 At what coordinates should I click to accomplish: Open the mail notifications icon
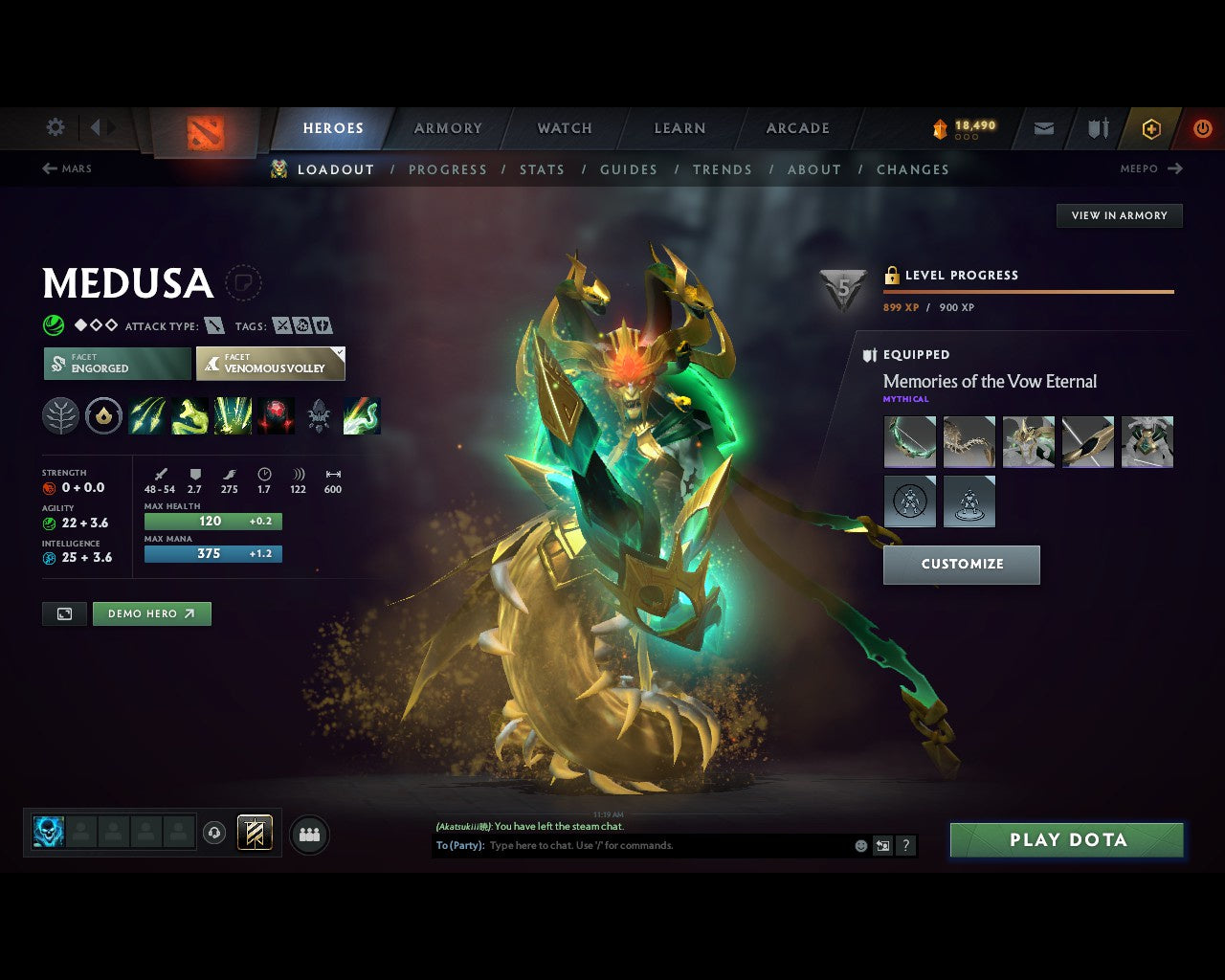click(x=1043, y=127)
